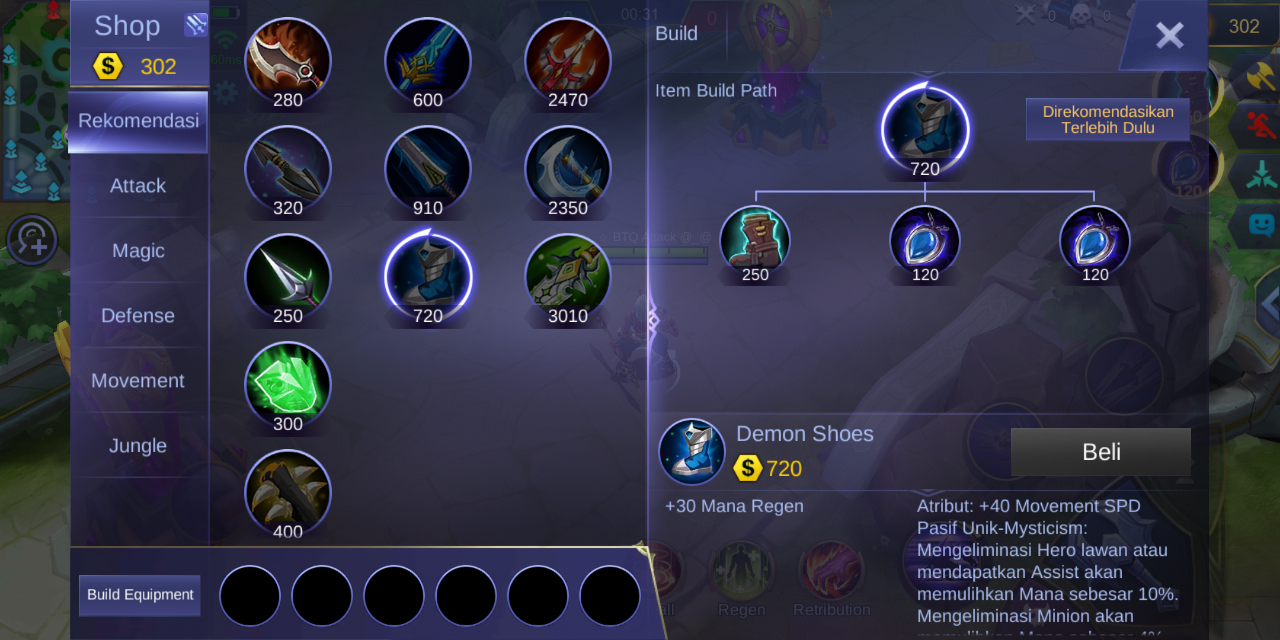Open the Magic item category

[138, 251]
